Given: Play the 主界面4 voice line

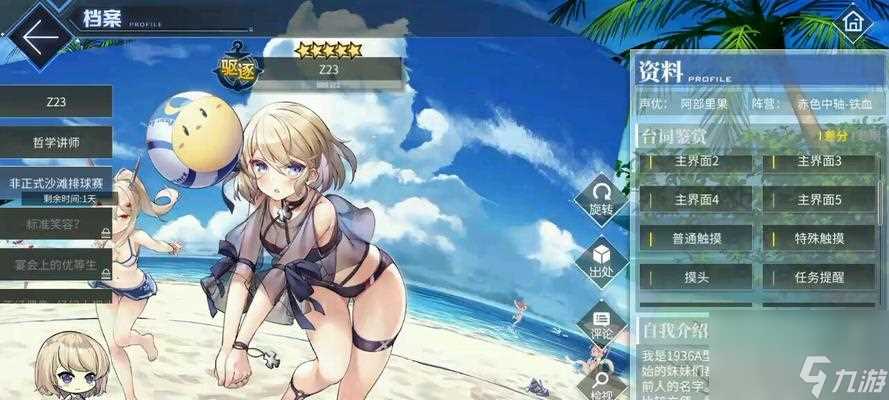Looking at the screenshot, I should coord(697,200).
